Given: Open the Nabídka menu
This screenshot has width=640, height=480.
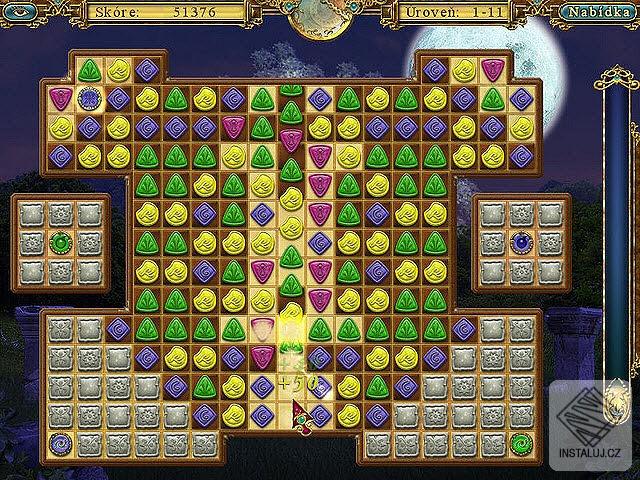Looking at the screenshot, I should 598,13.
